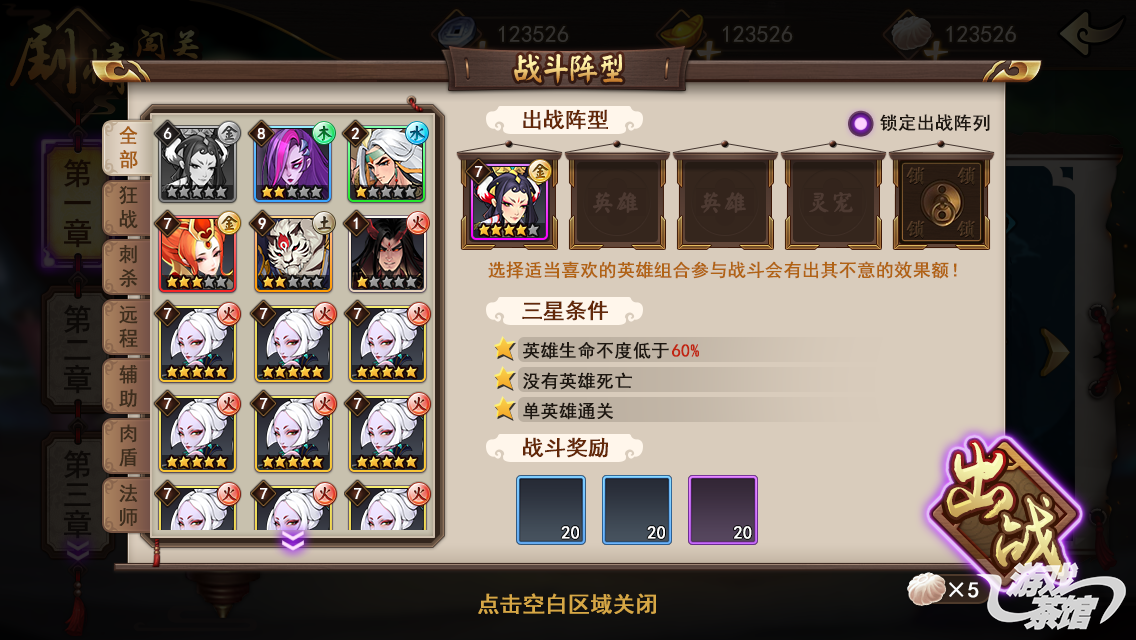Click the locked yin-yang formation slot
This screenshot has height=640, width=1136.
pos(941,202)
